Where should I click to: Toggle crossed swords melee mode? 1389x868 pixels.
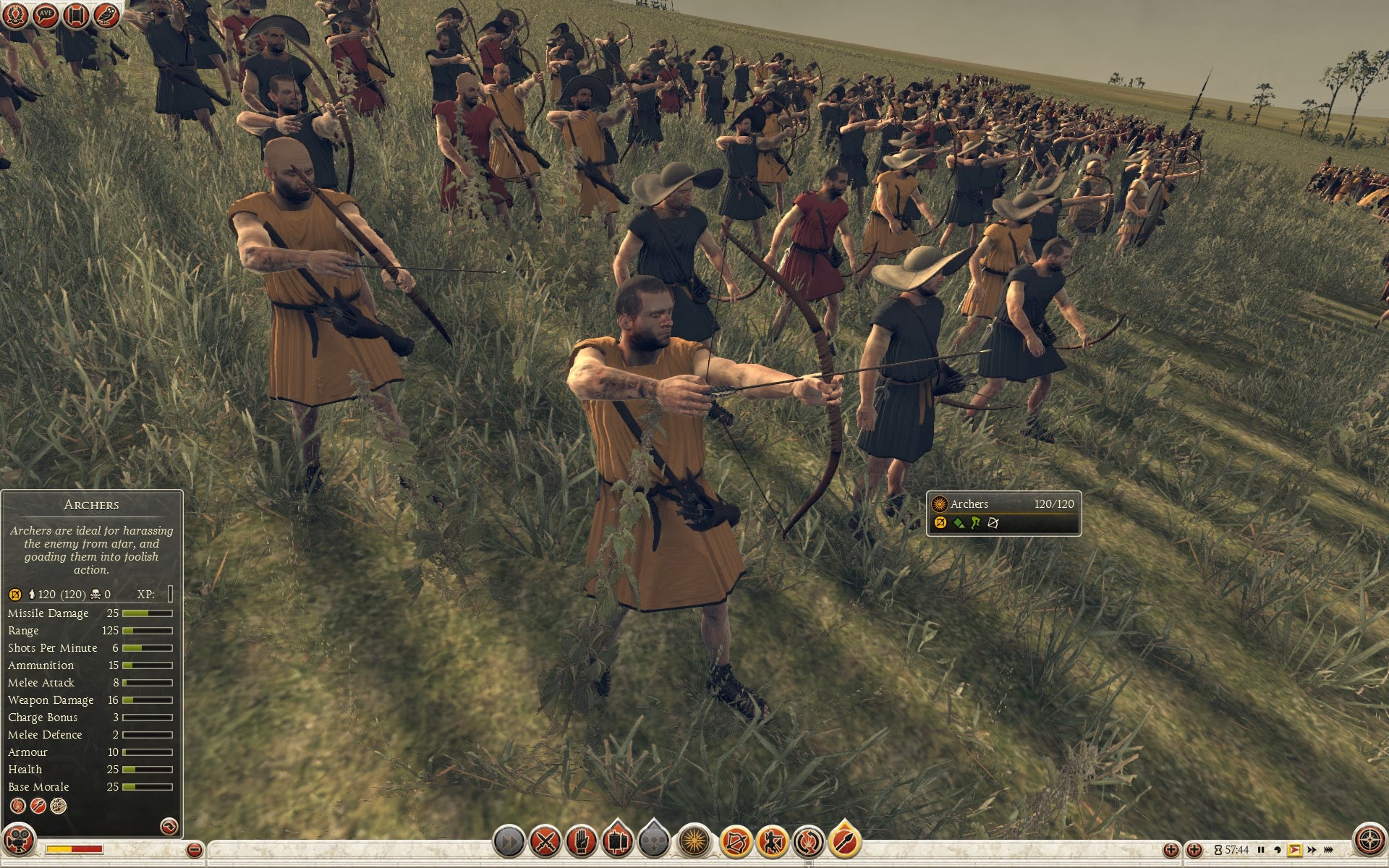click(x=545, y=842)
